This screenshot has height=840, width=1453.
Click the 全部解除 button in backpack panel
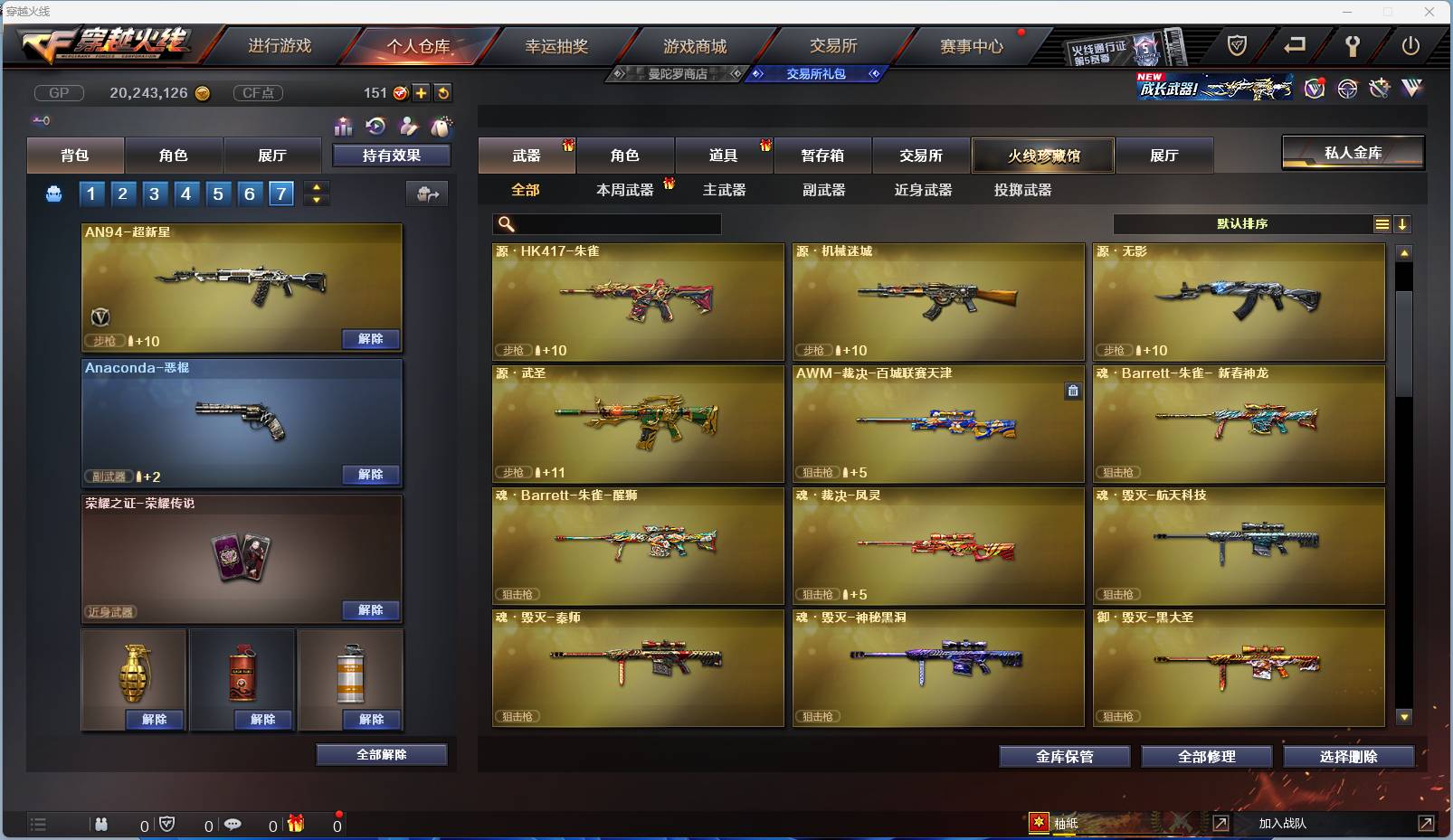[380, 754]
